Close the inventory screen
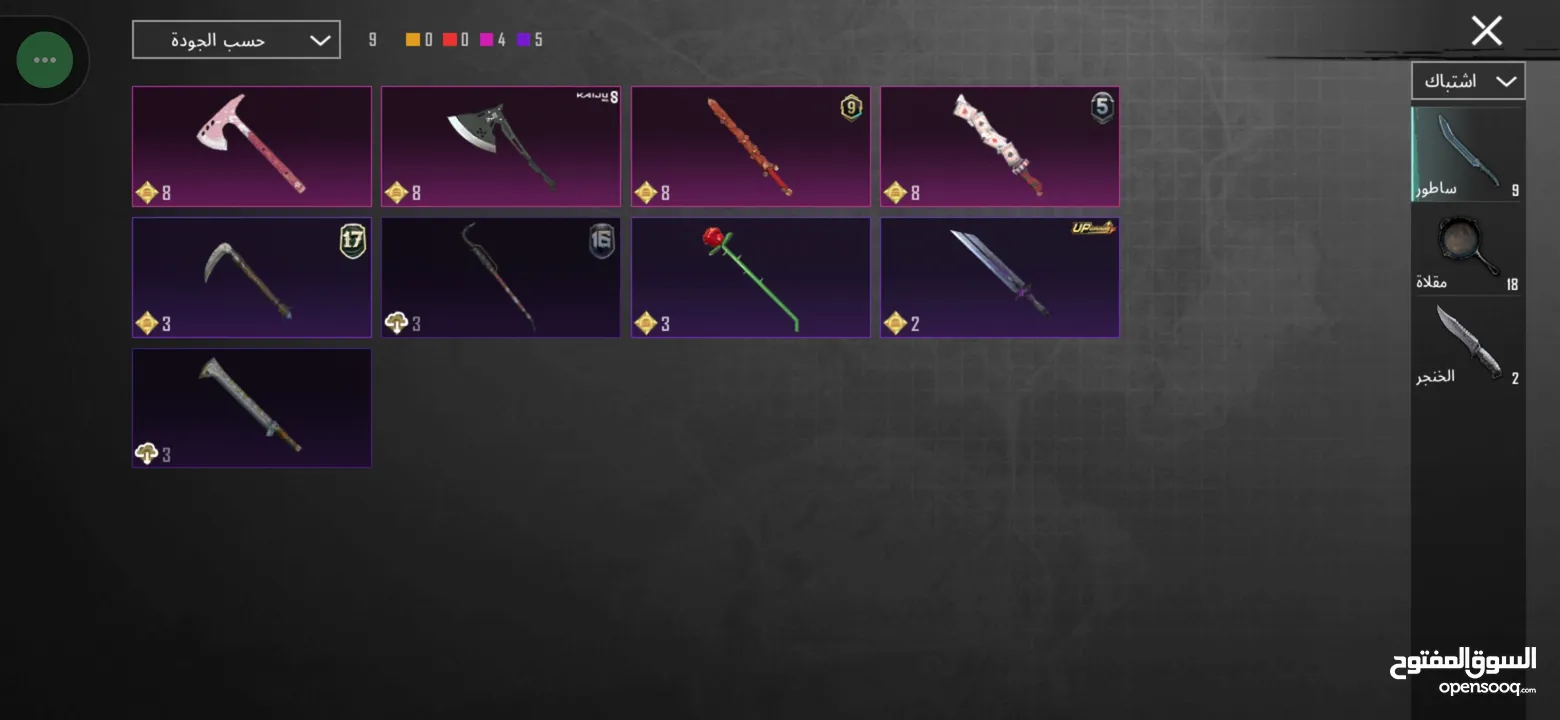Image resolution: width=1560 pixels, height=720 pixels. pyautogui.click(x=1486, y=32)
